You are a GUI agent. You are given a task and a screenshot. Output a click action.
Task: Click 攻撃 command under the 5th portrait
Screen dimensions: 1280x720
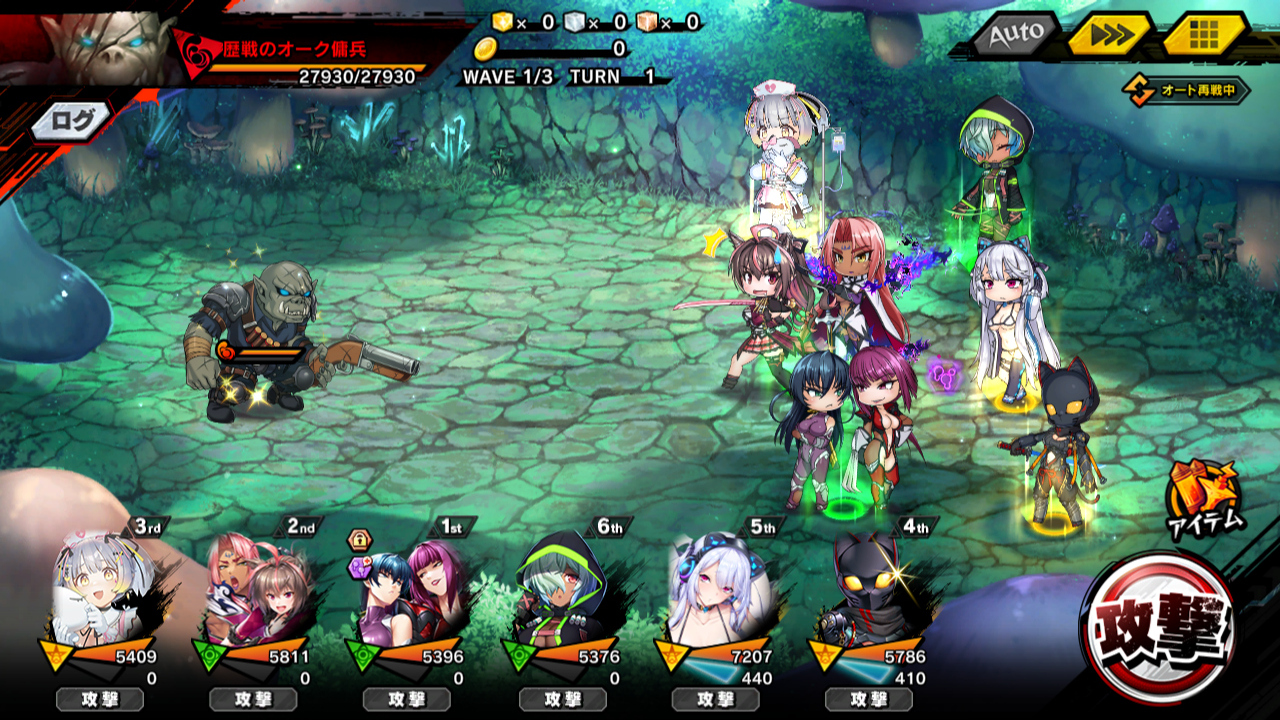tap(715, 699)
